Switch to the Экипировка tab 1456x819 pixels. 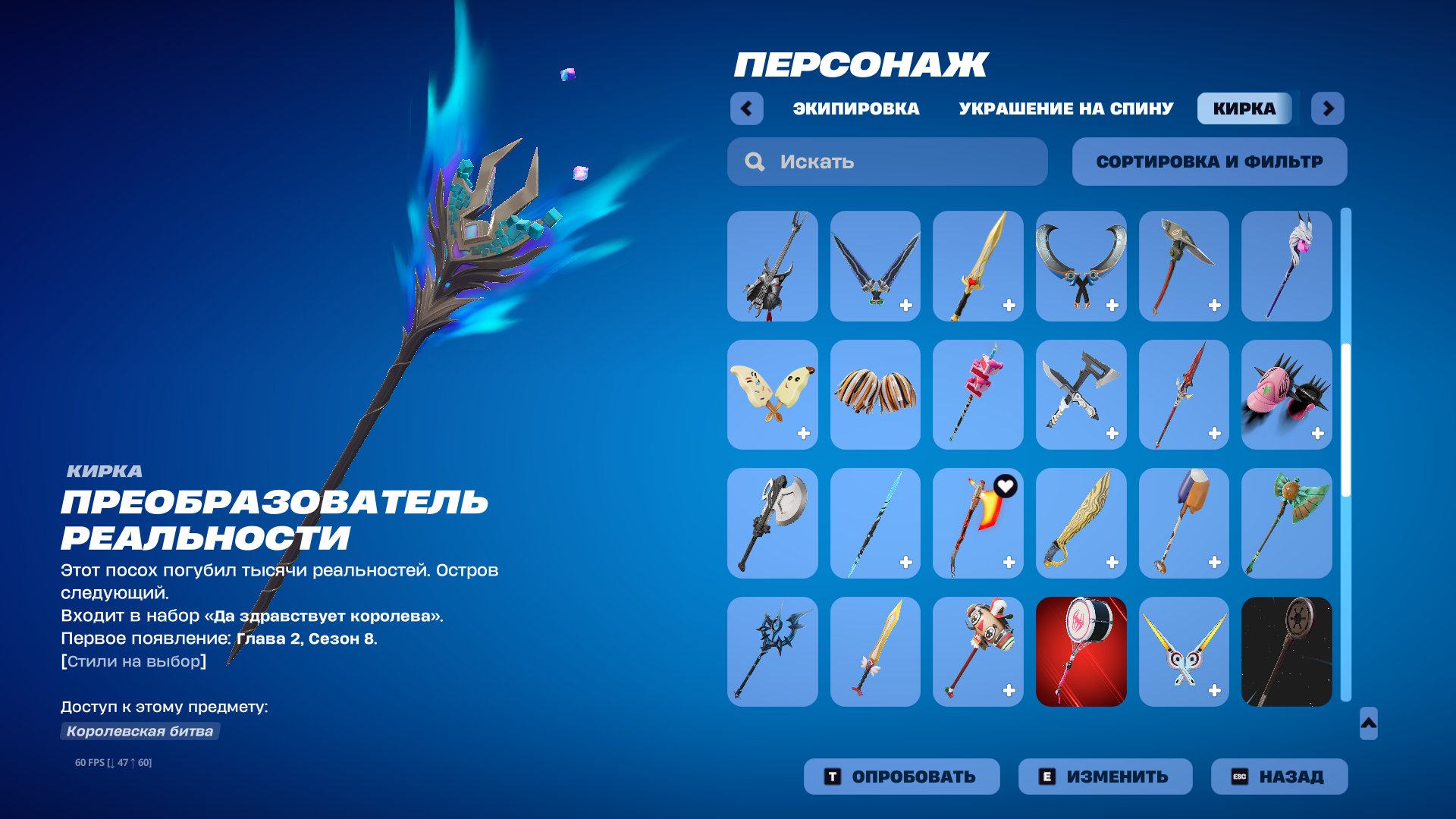(x=855, y=108)
